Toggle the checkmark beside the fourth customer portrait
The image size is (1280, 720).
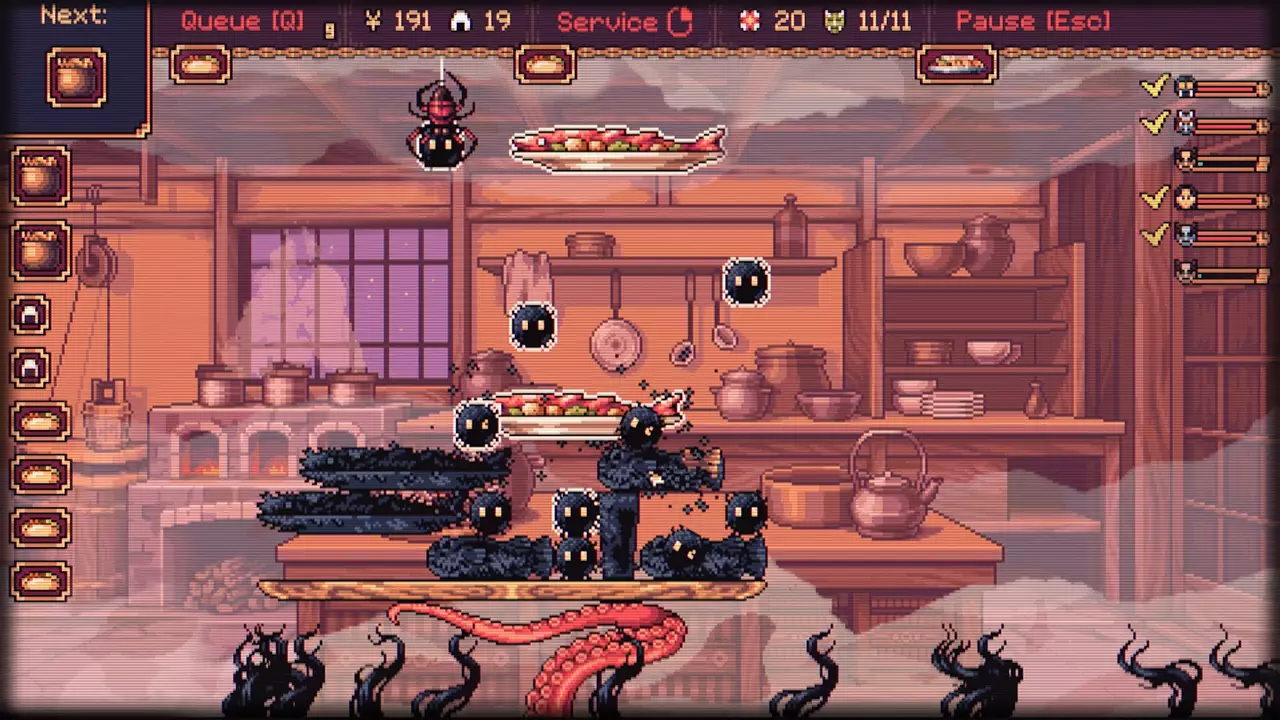coord(1154,197)
